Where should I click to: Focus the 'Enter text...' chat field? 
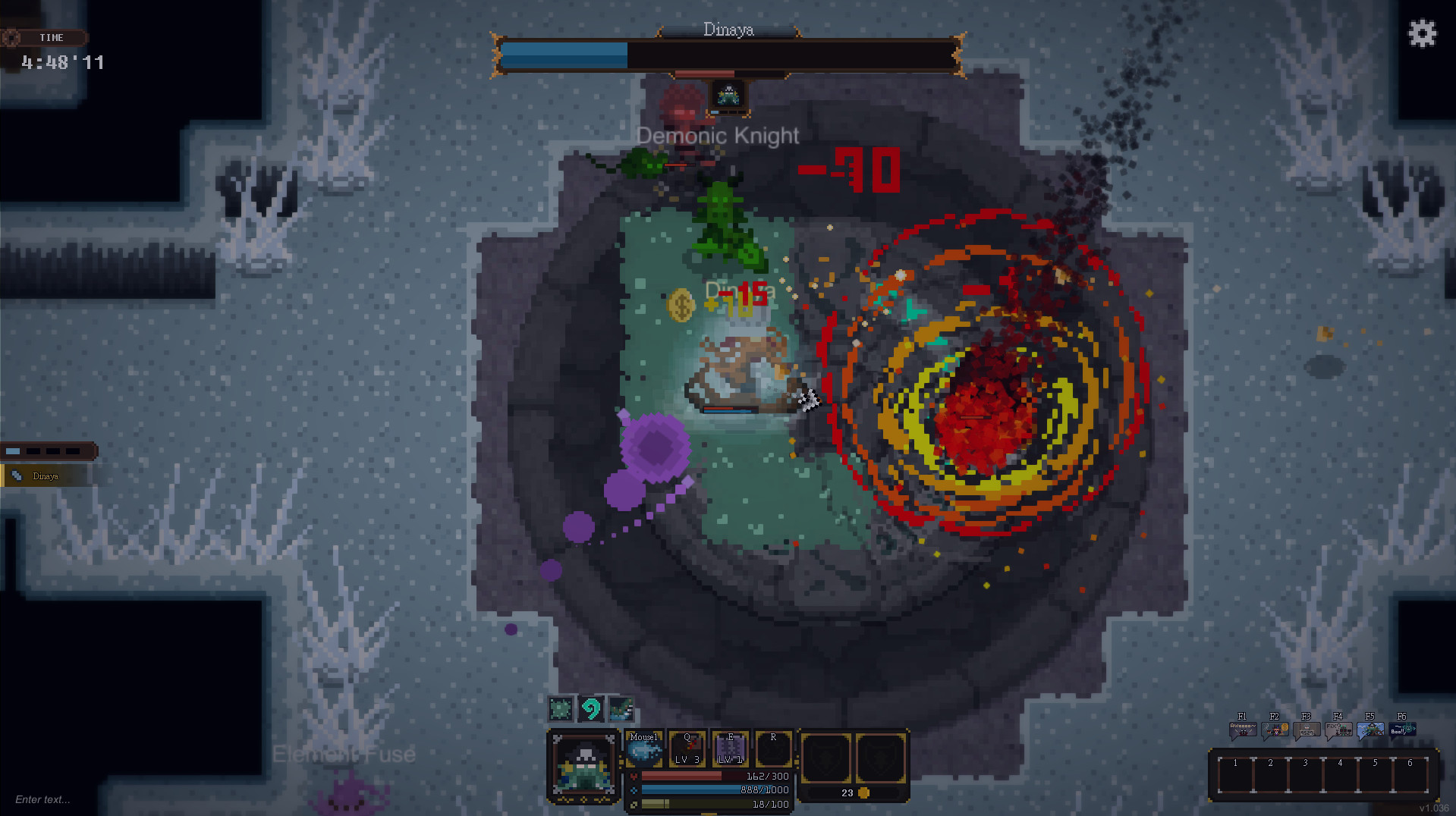point(43,800)
